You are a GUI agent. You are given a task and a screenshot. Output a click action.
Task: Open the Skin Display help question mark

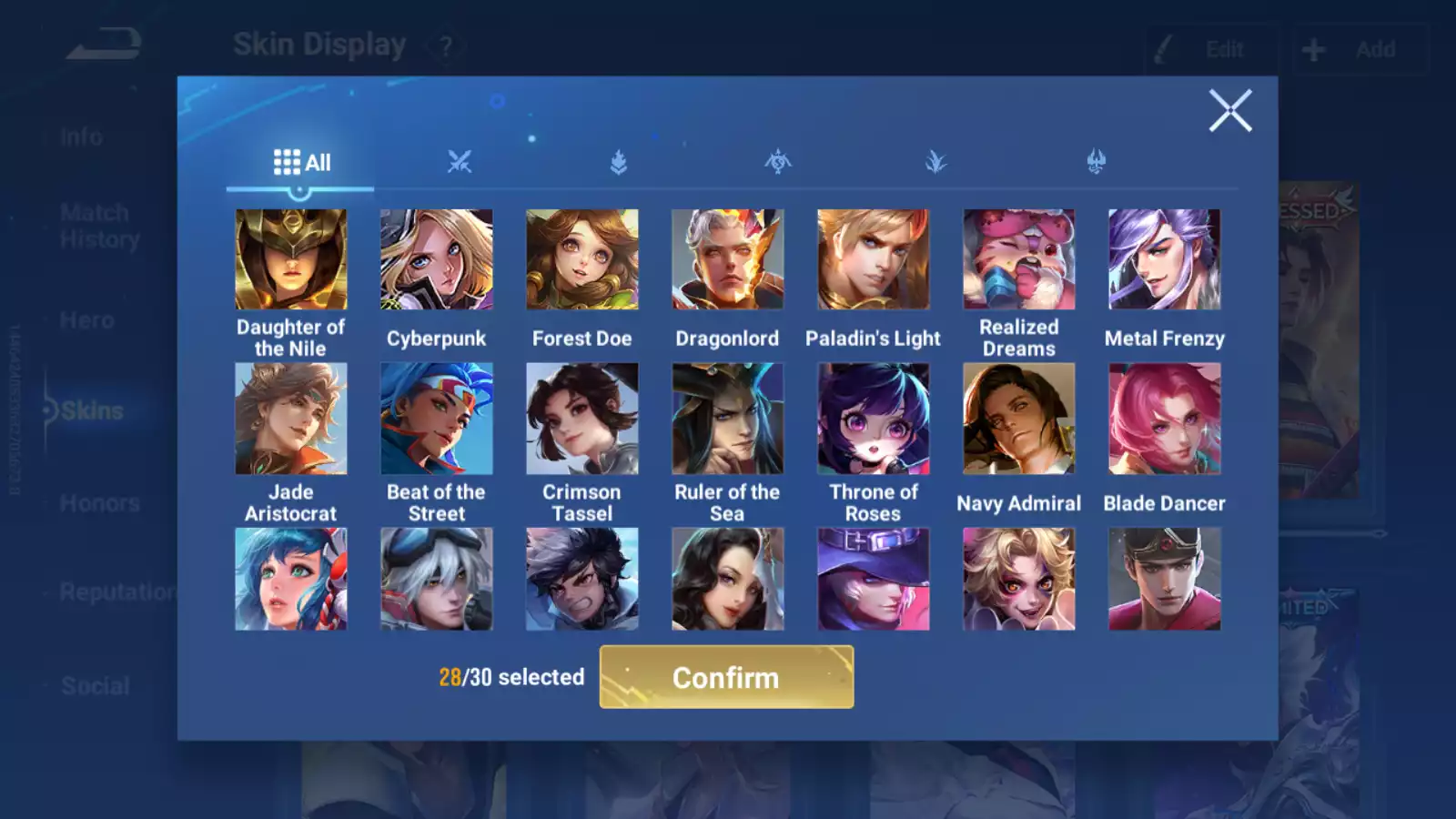[x=445, y=44]
